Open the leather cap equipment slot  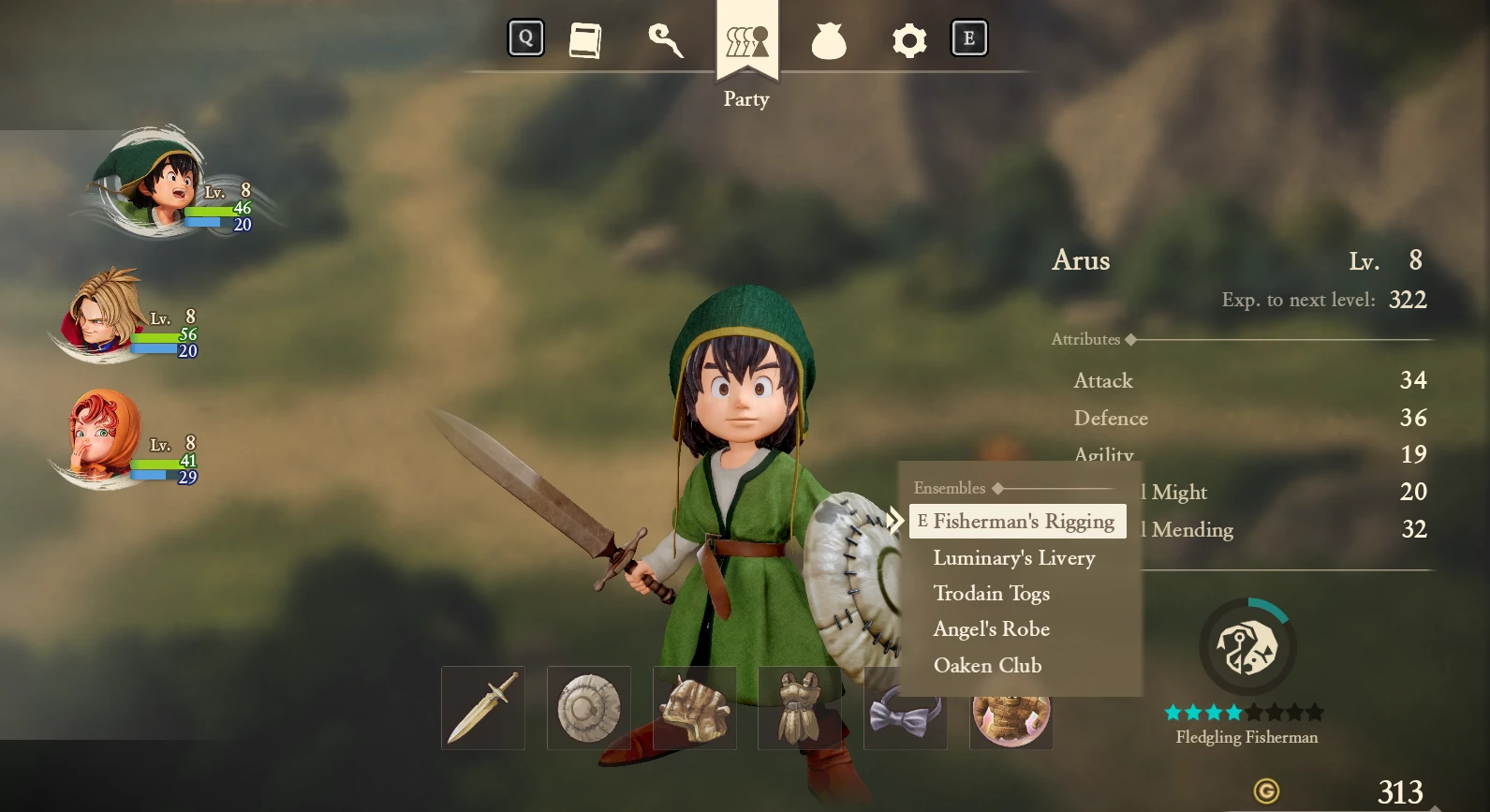(x=694, y=708)
